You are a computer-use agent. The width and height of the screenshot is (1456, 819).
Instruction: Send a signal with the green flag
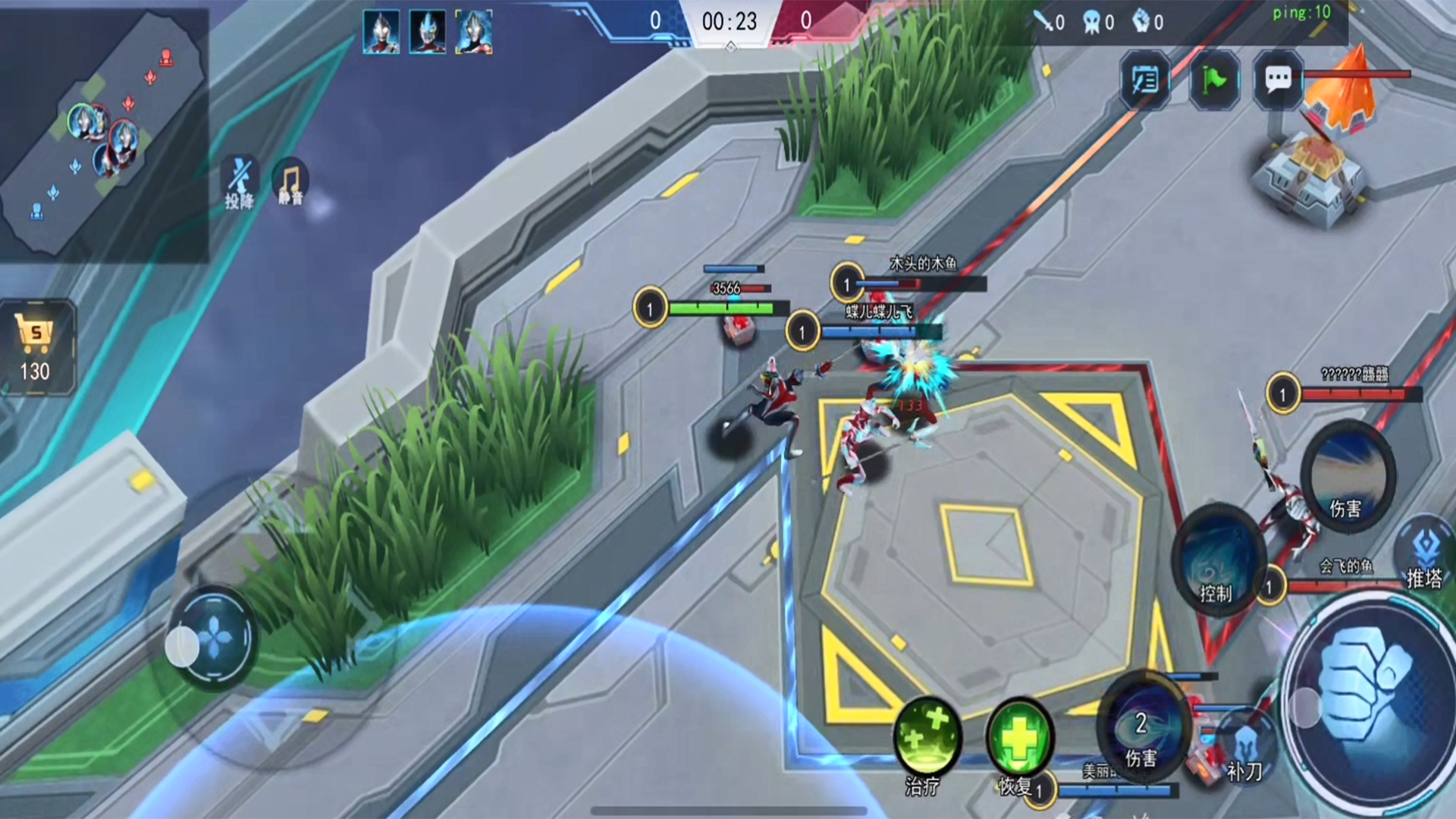click(1213, 79)
